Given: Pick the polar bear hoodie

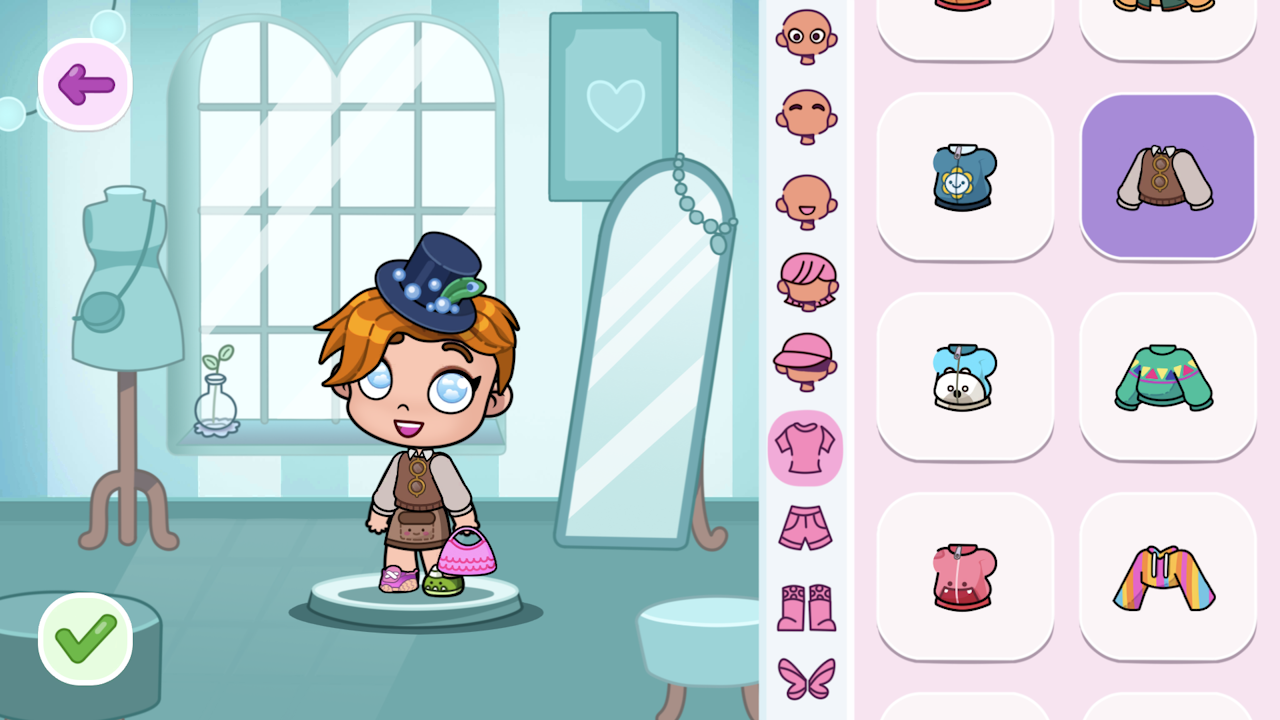Looking at the screenshot, I should [964, 376].
